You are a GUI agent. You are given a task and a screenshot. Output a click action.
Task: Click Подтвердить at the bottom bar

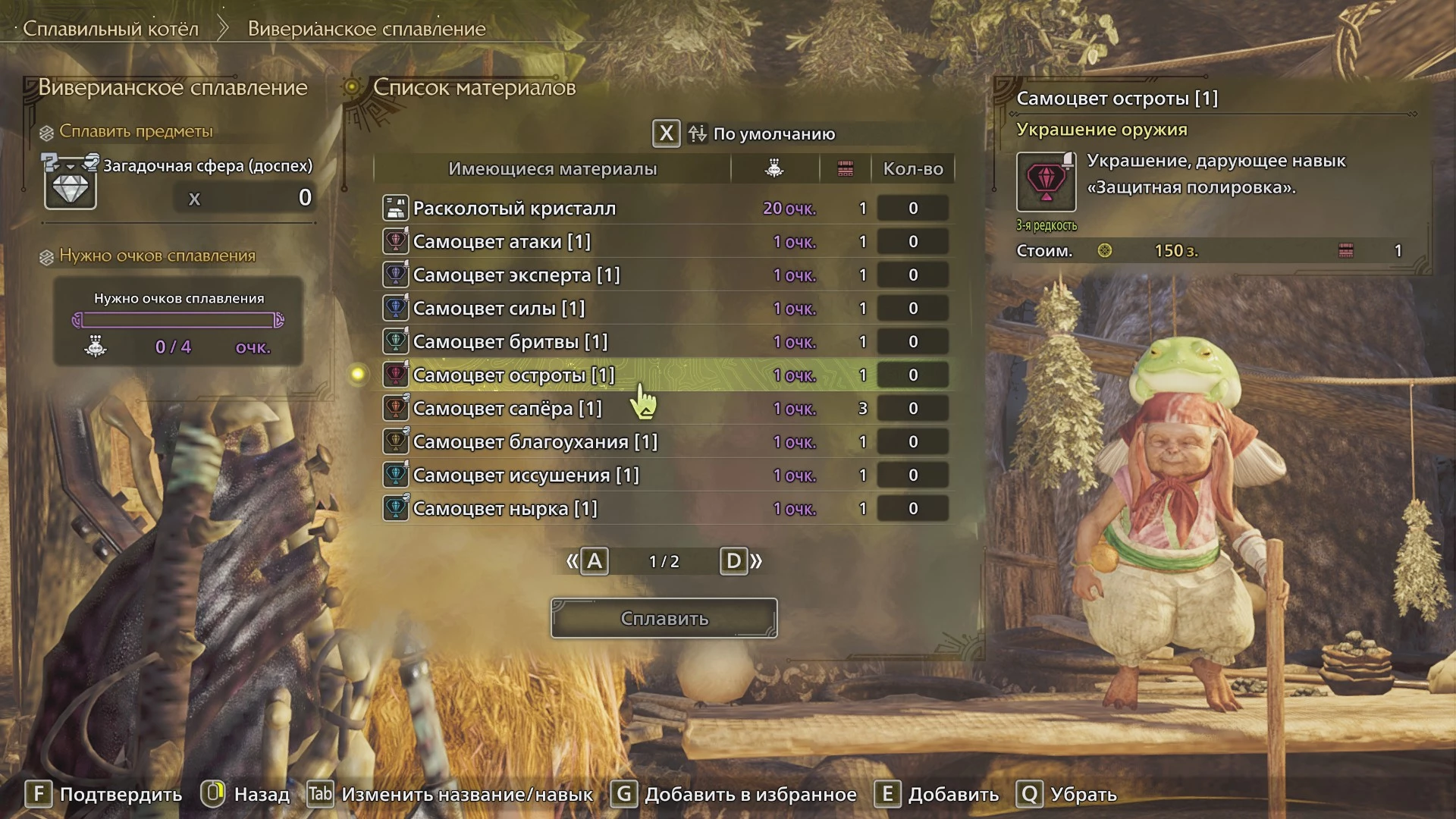(104, 794)
